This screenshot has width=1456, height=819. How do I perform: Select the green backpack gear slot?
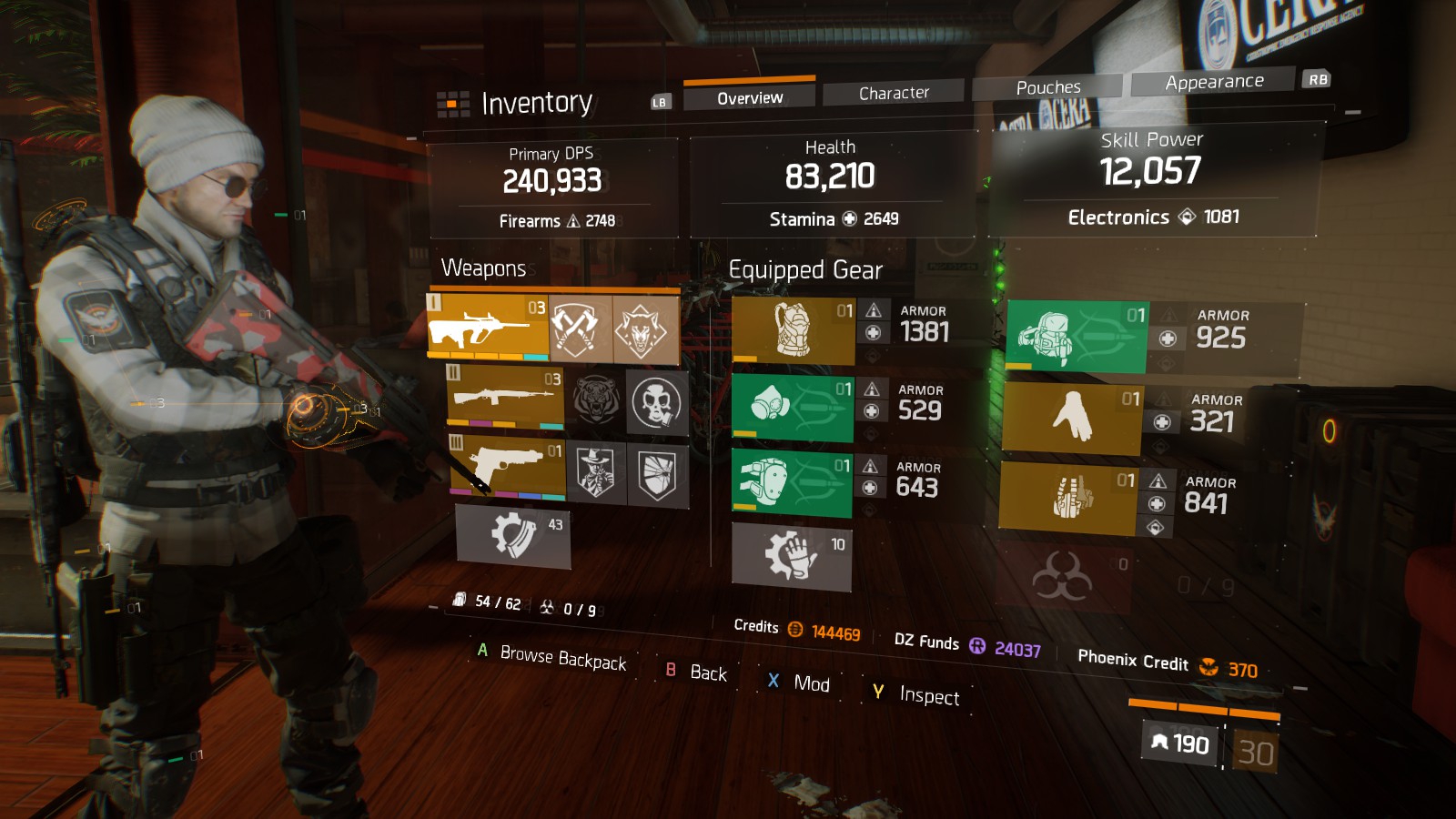pos(1077,337)
